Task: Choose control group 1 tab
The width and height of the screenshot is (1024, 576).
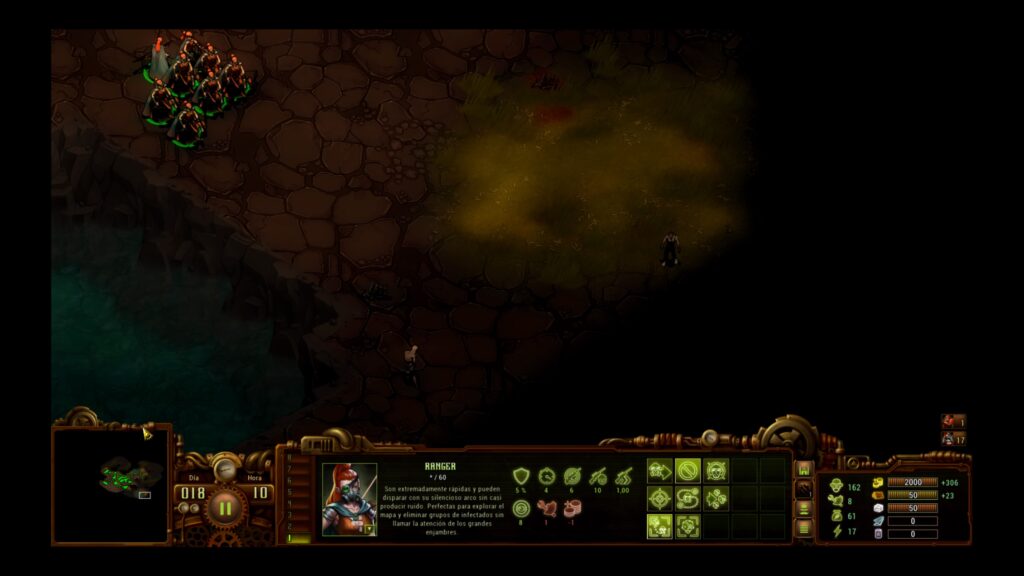Action: [x=294, y=538]
